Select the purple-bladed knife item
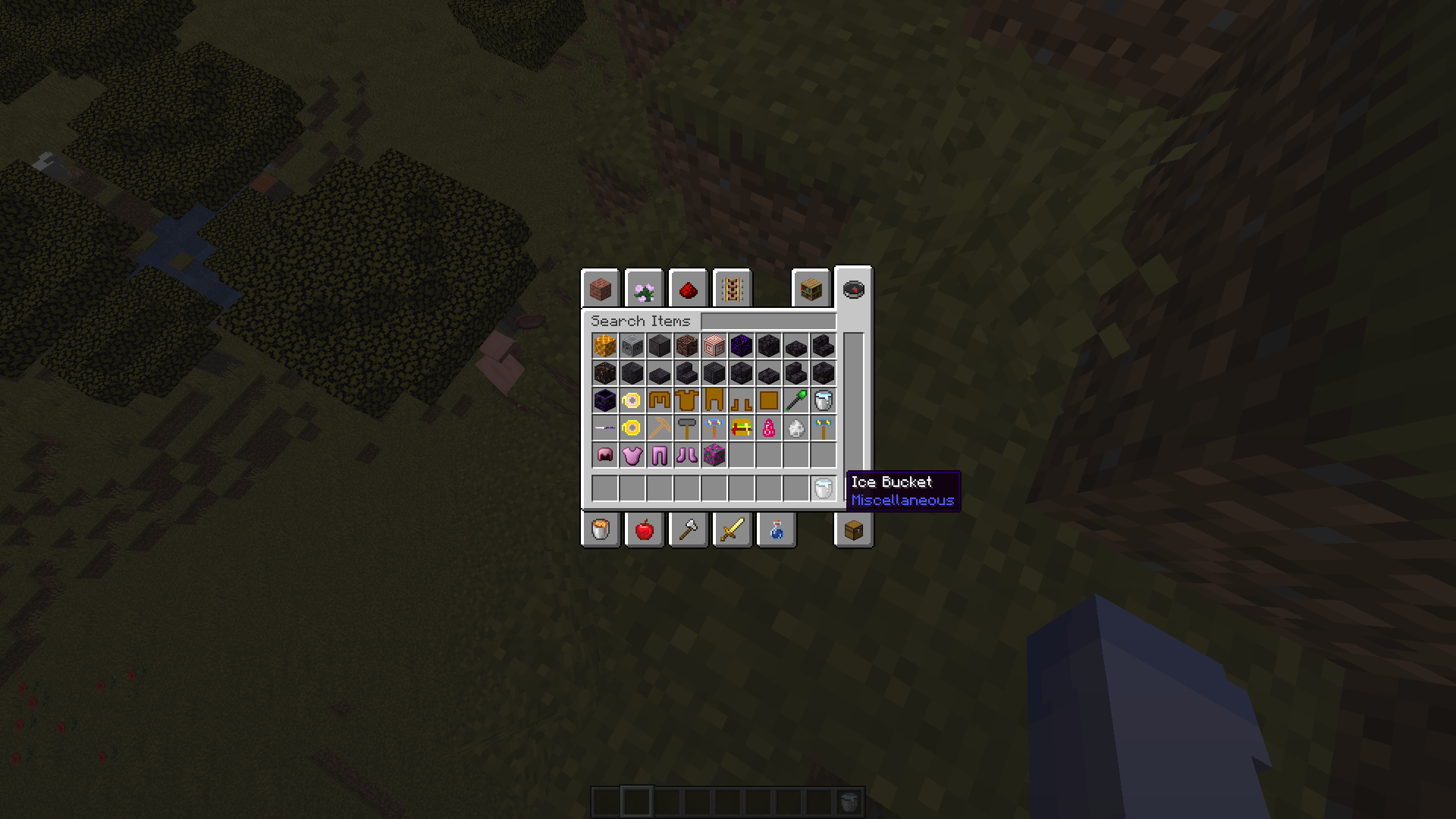 coord(604,427)
